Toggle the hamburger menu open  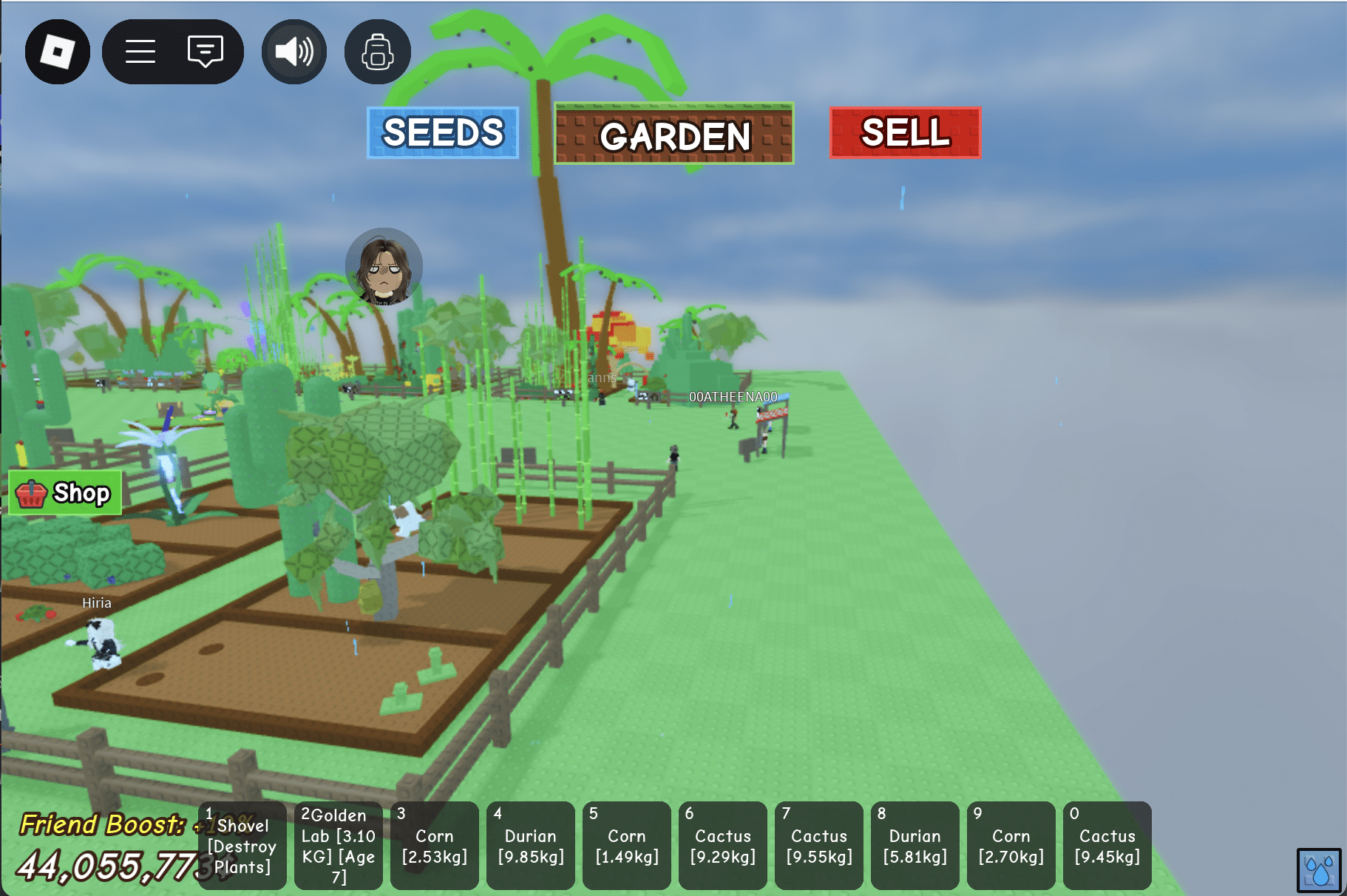point(140,51)
